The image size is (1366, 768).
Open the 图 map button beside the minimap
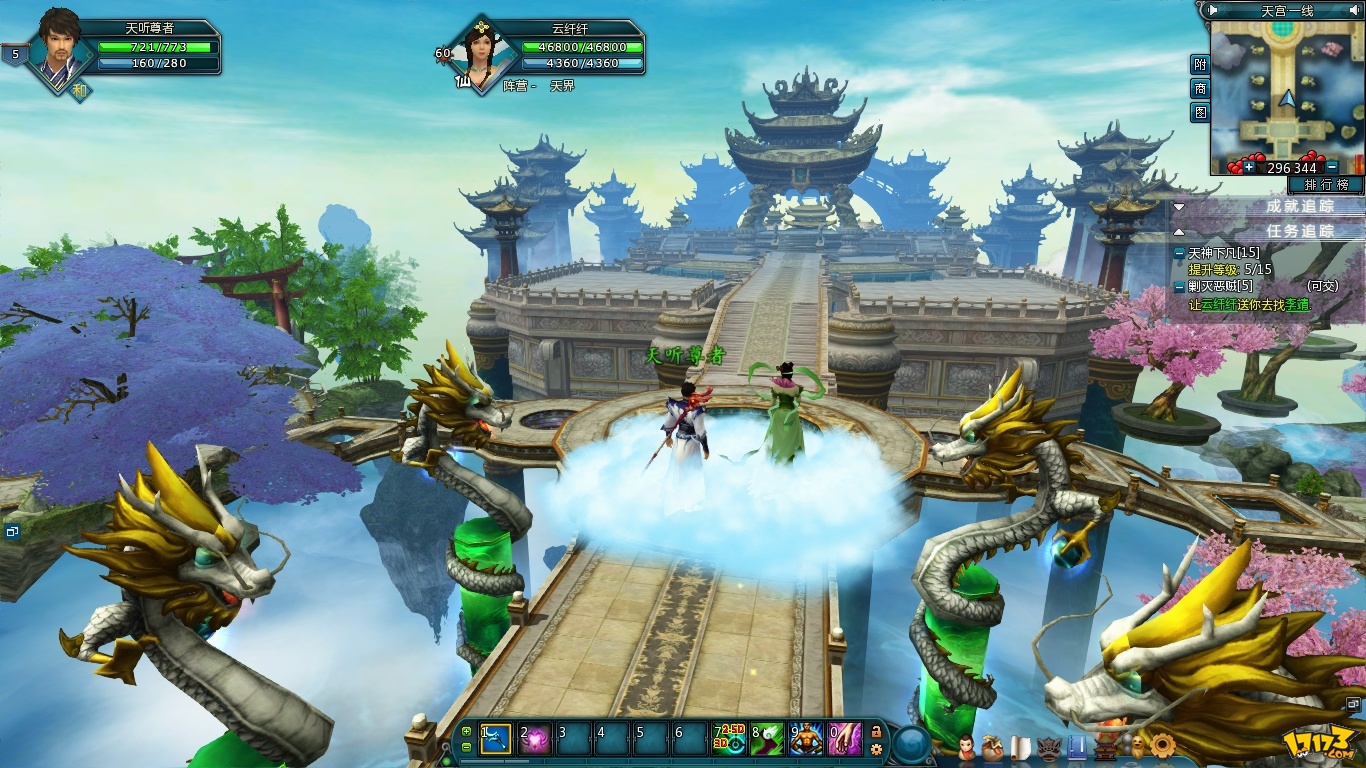[x=1200, y=113]
